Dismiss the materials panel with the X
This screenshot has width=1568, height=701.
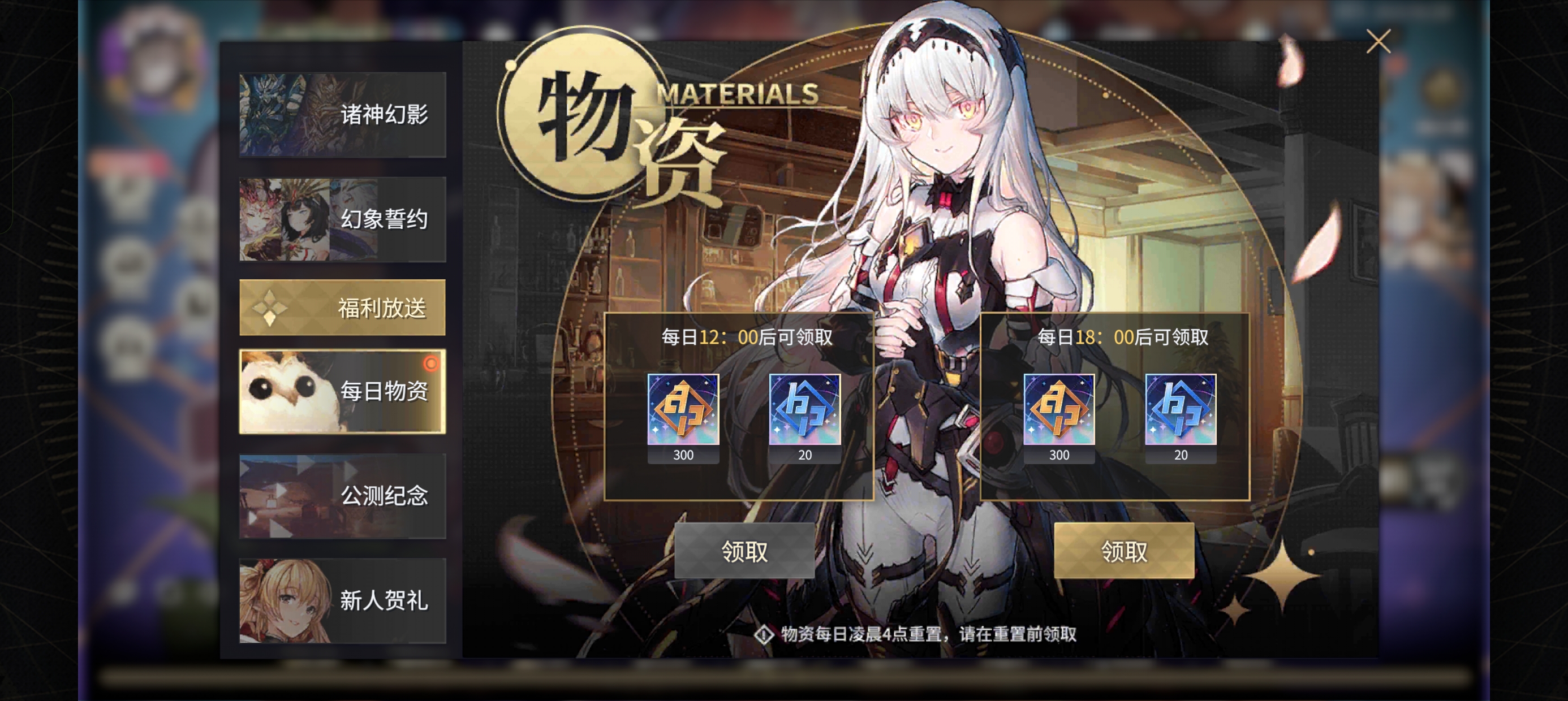click(x=1379, y=41)
